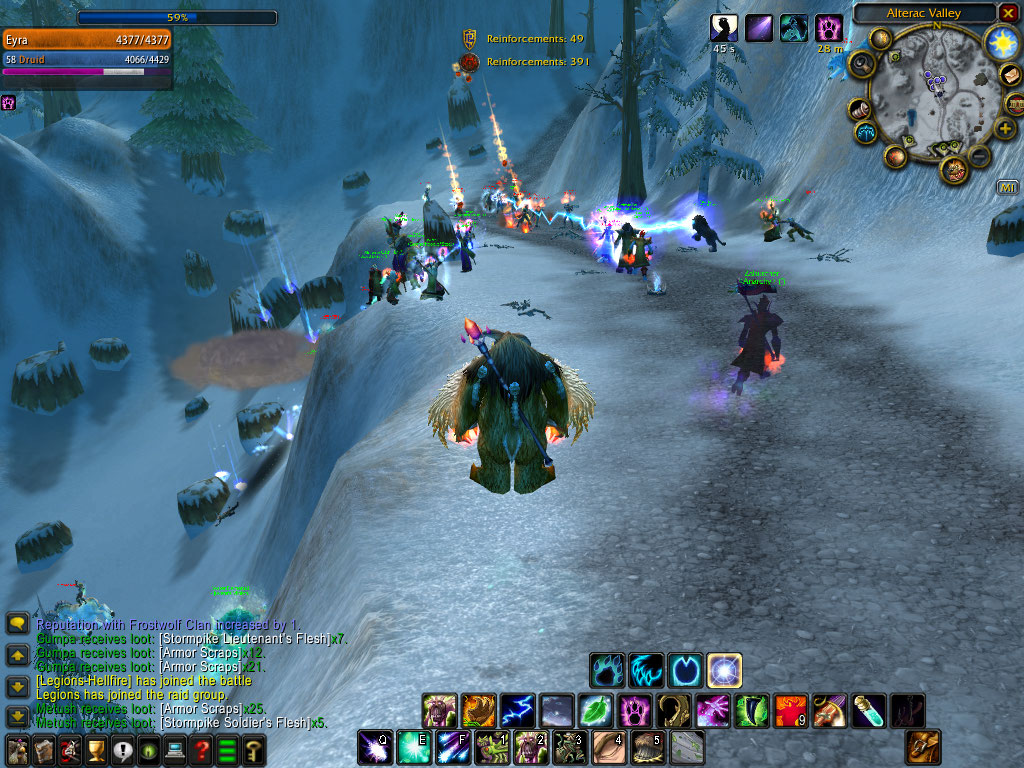
Task: Open the help request question mark
Action: [x=201, y=749]
